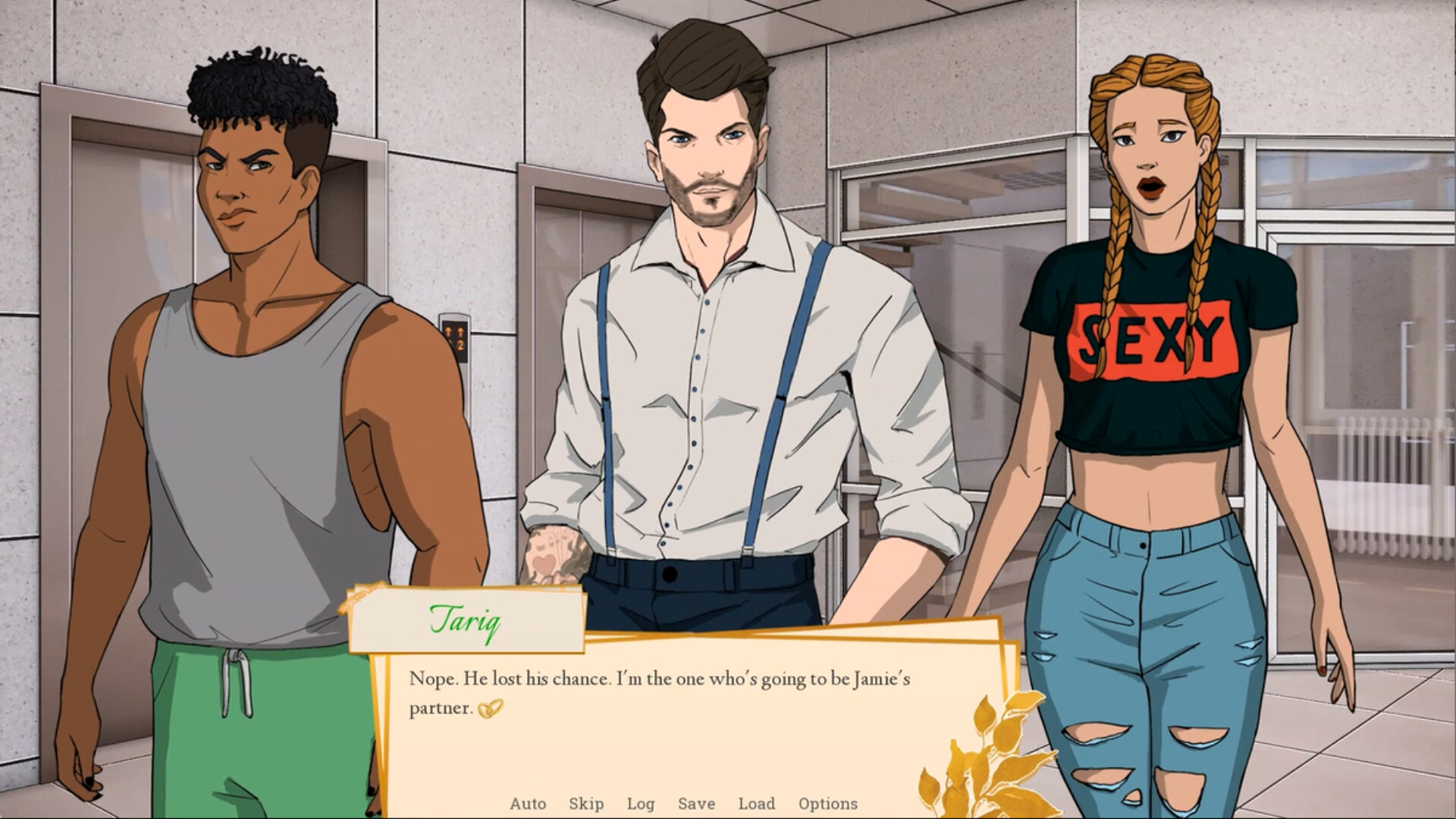The height and width of the screenshot is (819, 1456).
Task: Open the dialogue Log history
Action: click(x=641, y=803)
